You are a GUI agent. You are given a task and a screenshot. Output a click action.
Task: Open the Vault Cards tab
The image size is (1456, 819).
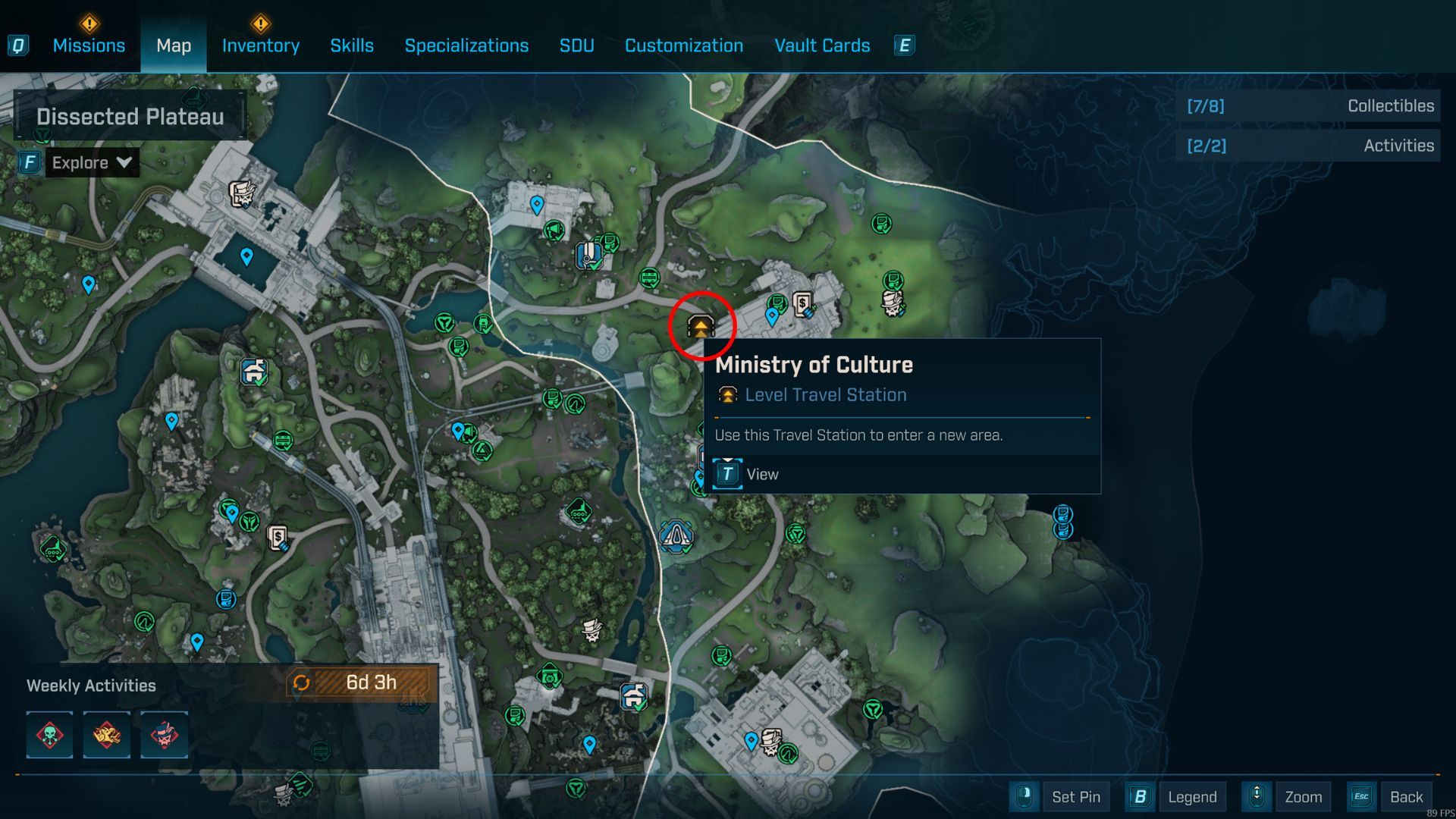[x=822, y=45]
